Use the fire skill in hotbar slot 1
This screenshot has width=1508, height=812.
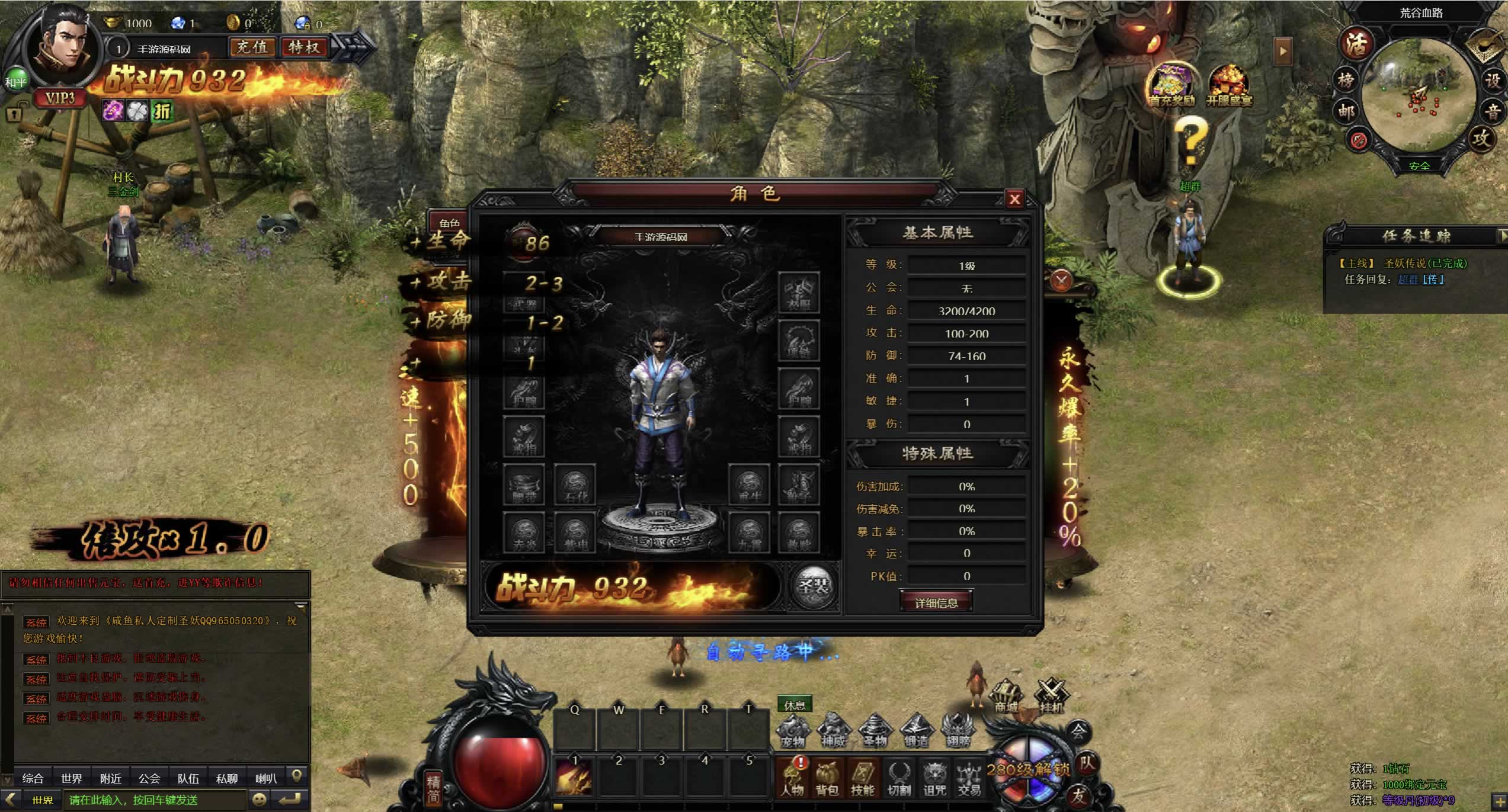point(574,776)
